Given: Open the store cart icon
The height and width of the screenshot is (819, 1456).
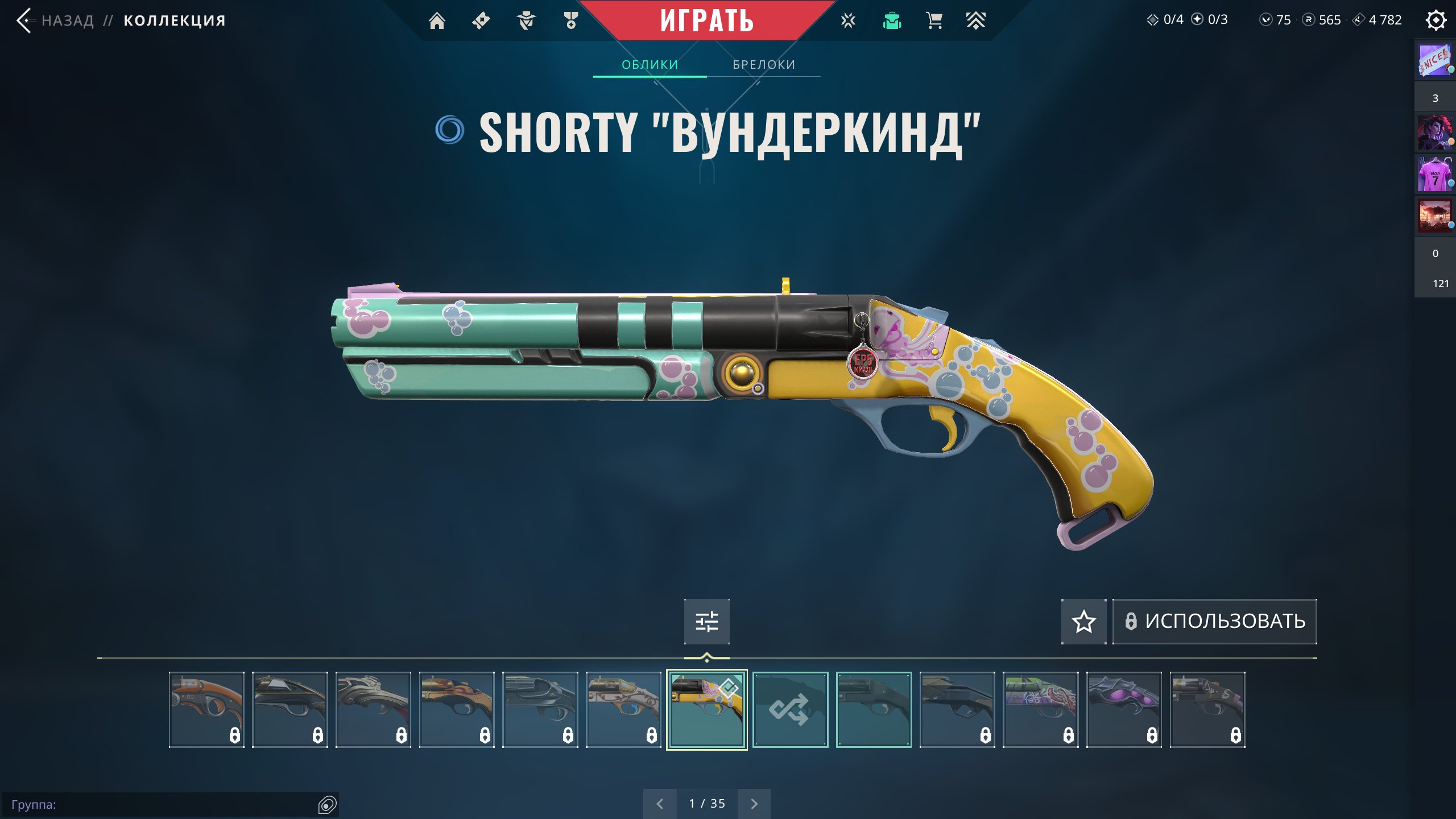Looking at the screenshot, I should click(x=934, y=21).
